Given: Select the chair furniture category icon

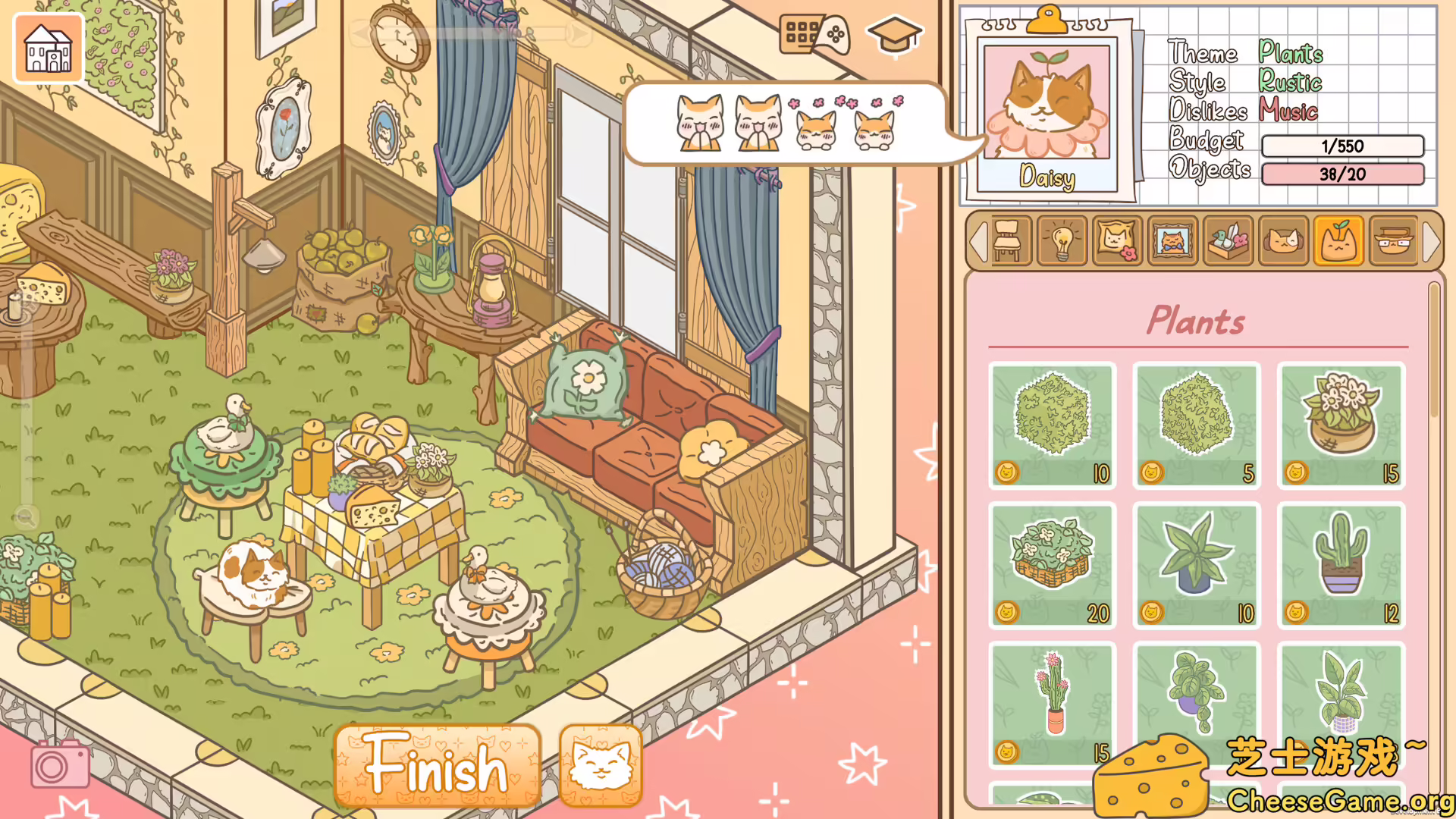Looking at the screenshot, I should (1009, 241).
